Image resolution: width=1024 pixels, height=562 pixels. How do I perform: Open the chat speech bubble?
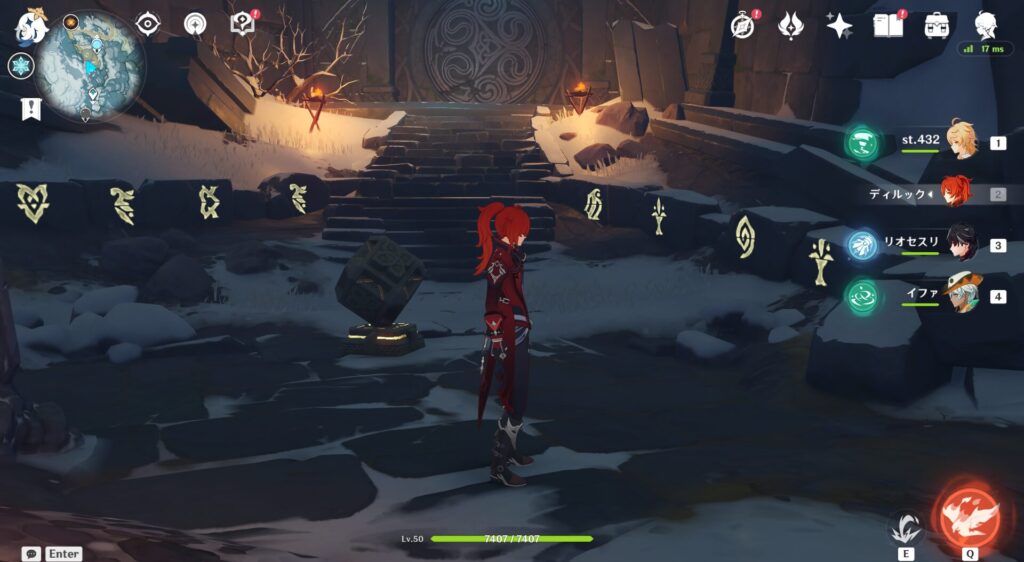(x=31, y=553)
